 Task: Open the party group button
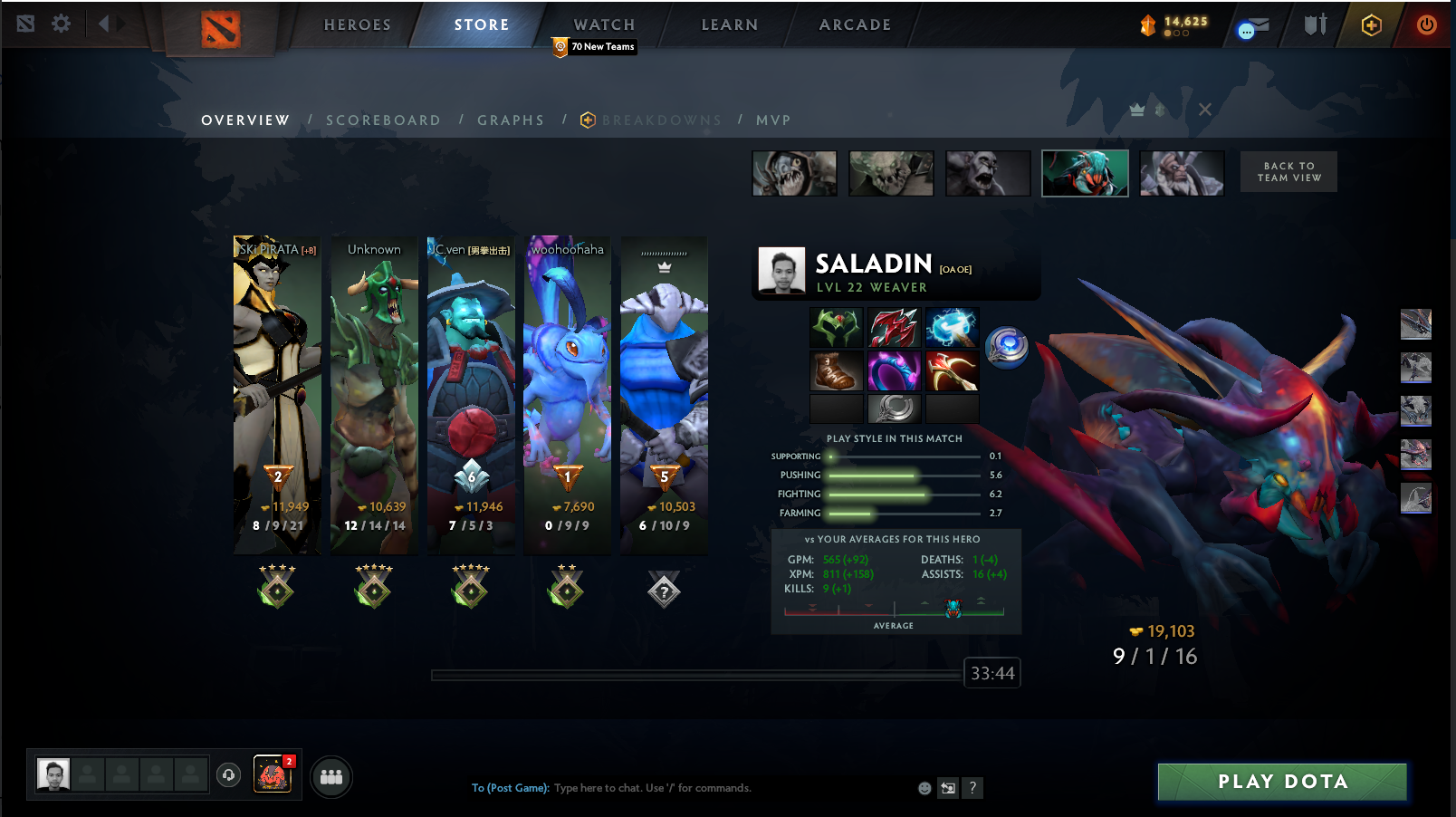click(x=331, y=777)
